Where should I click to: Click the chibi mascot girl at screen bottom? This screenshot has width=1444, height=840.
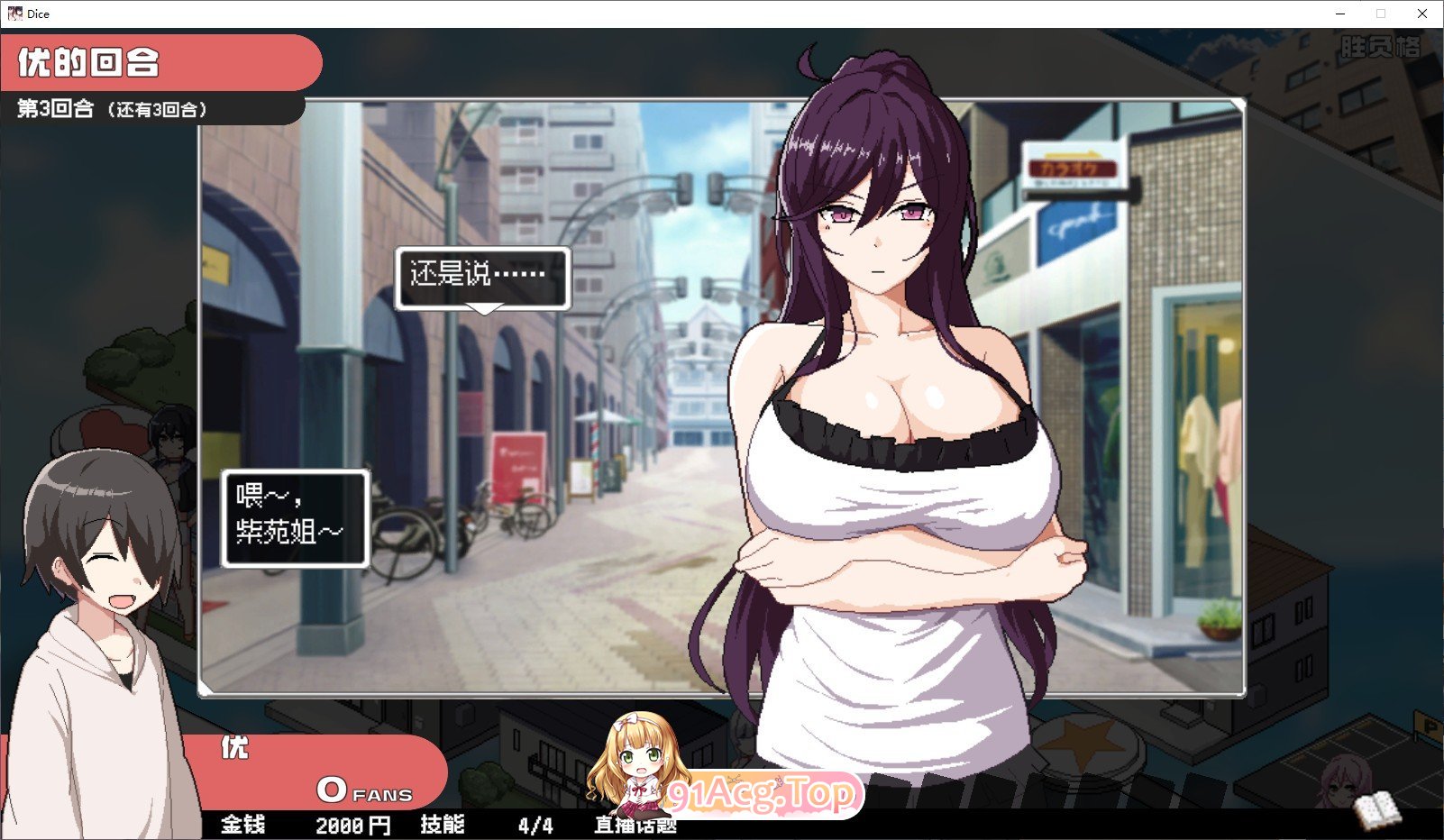(x=640, y=766)
